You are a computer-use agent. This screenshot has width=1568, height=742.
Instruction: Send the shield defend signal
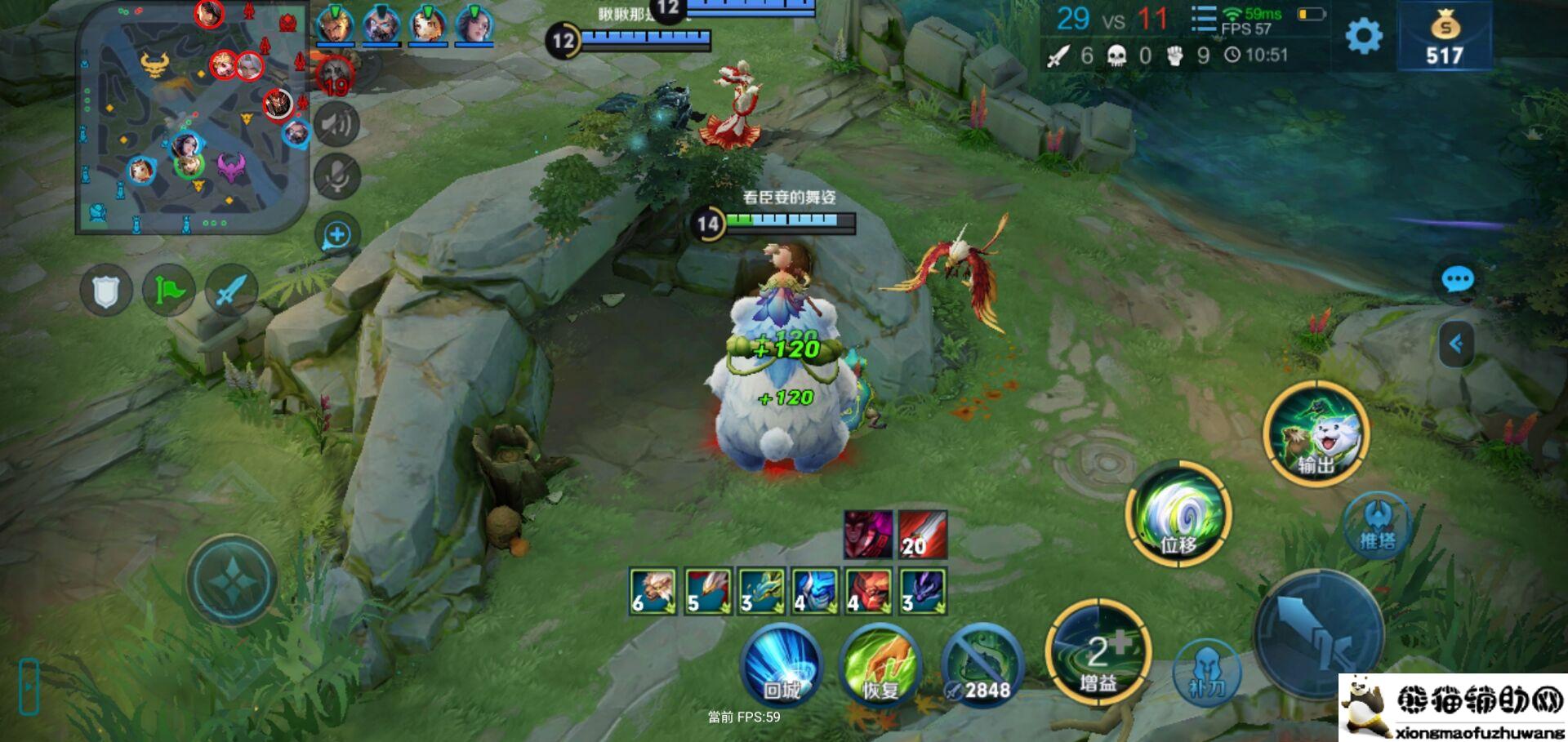106,291
